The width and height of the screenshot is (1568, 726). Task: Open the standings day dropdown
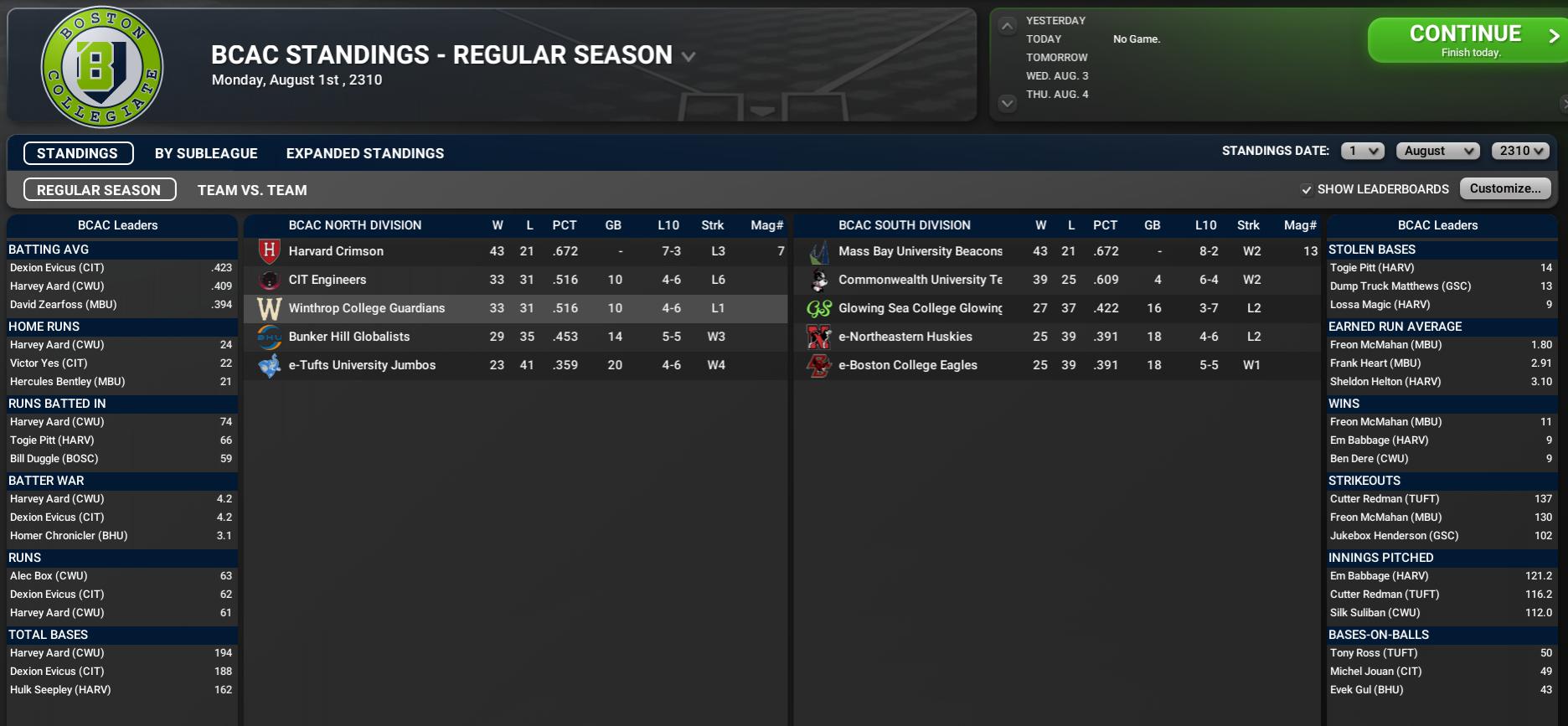click(x=1362, y=151)
